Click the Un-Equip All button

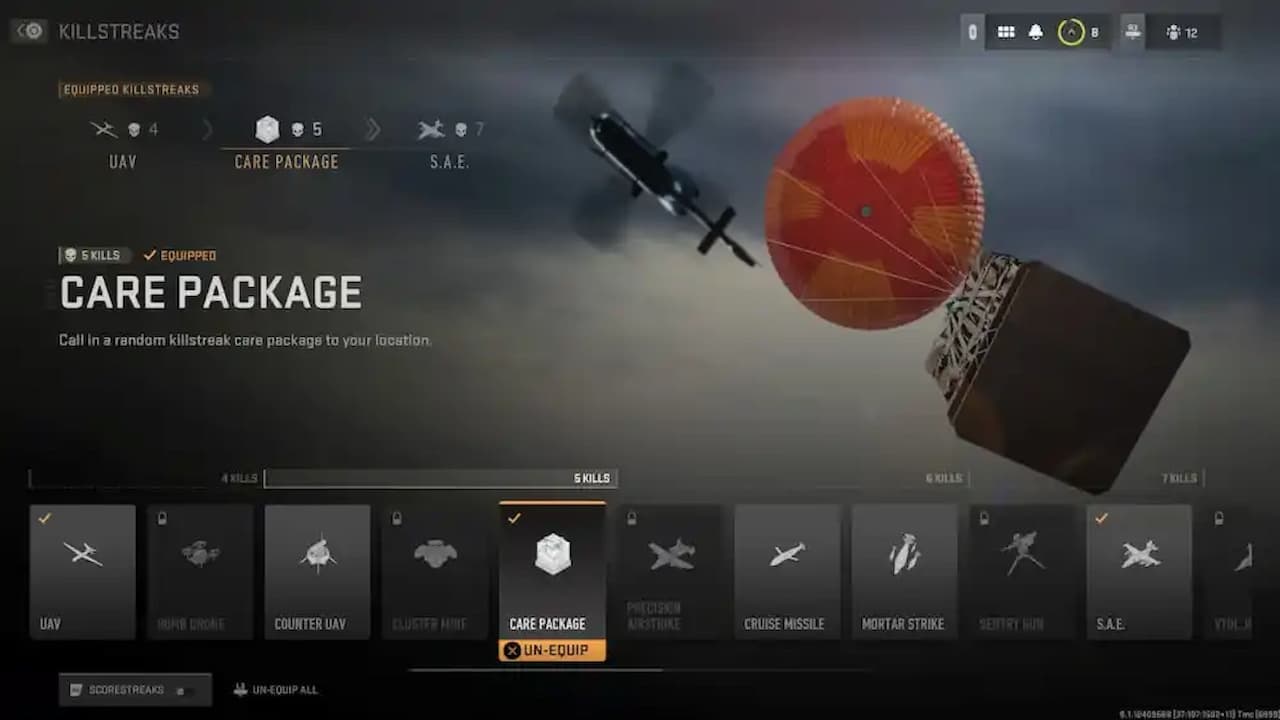pos(277,689)
